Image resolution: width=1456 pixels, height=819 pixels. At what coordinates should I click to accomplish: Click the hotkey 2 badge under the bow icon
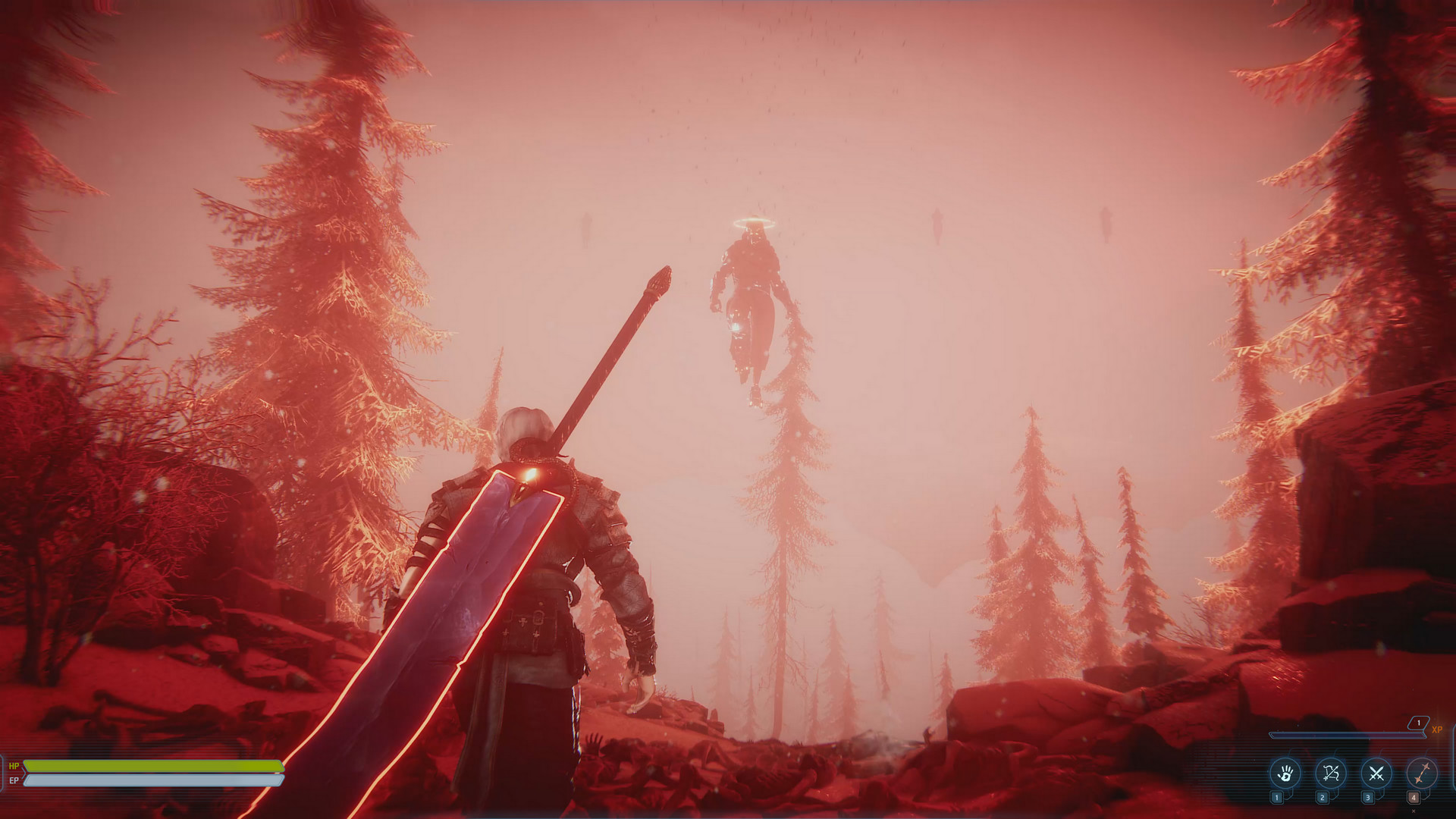tap(1322, 799)
